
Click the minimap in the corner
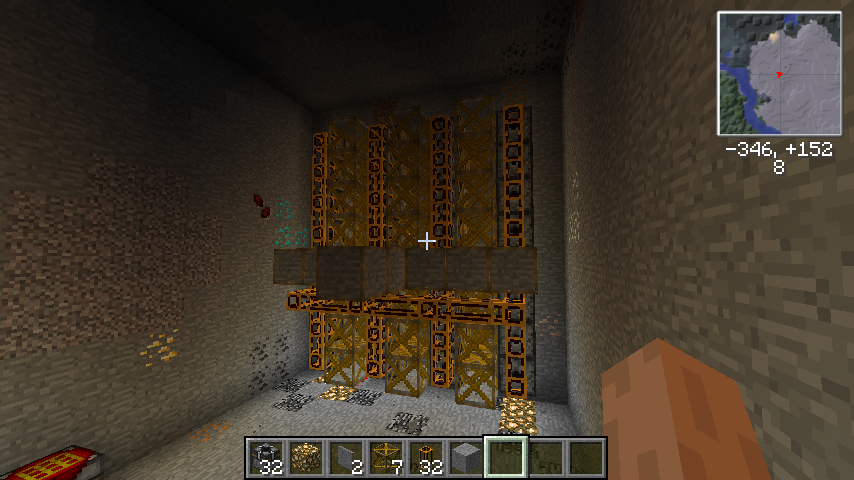[779, 74]
